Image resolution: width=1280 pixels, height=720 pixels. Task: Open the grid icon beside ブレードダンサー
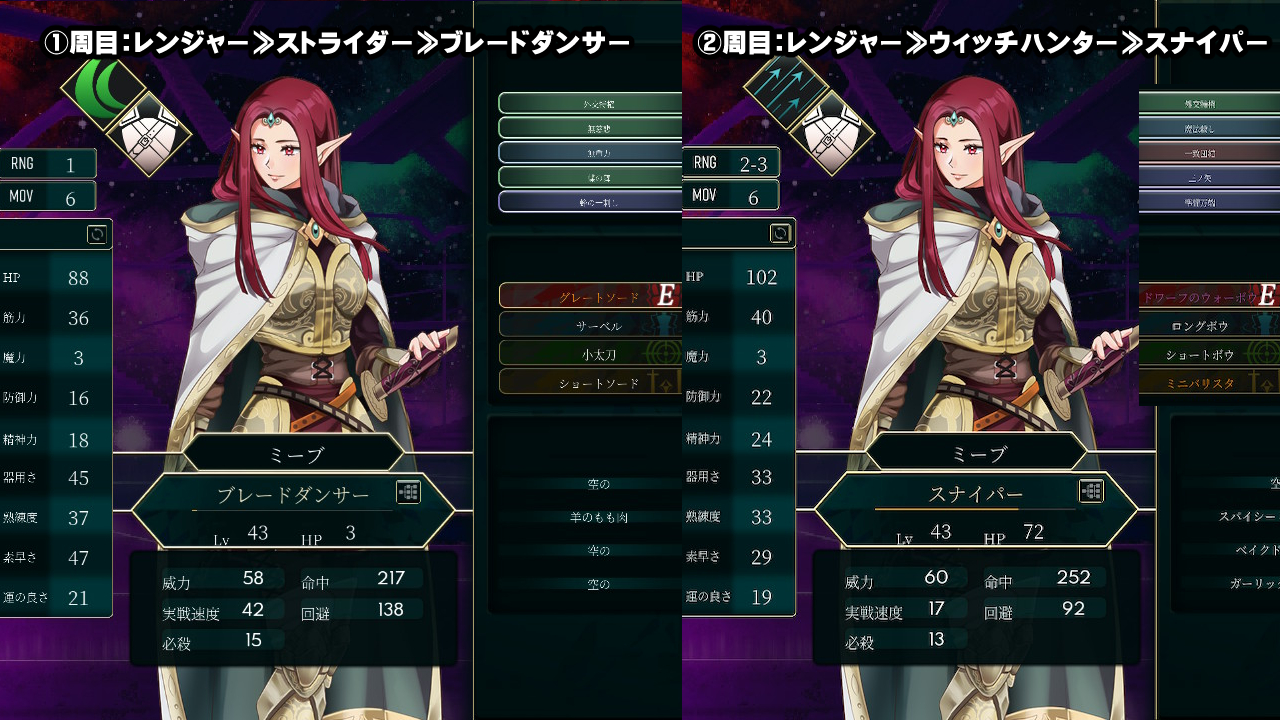408,492
